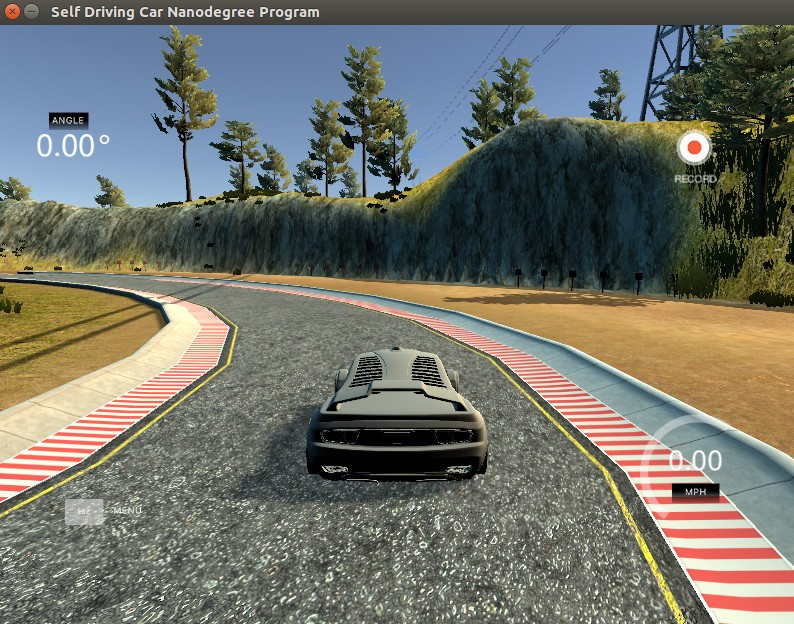Minimize the simulator window from the title bar
Image resolution: width=794 pixels, height=624 pixels.
pyautogui.click(x=32, y=12)
